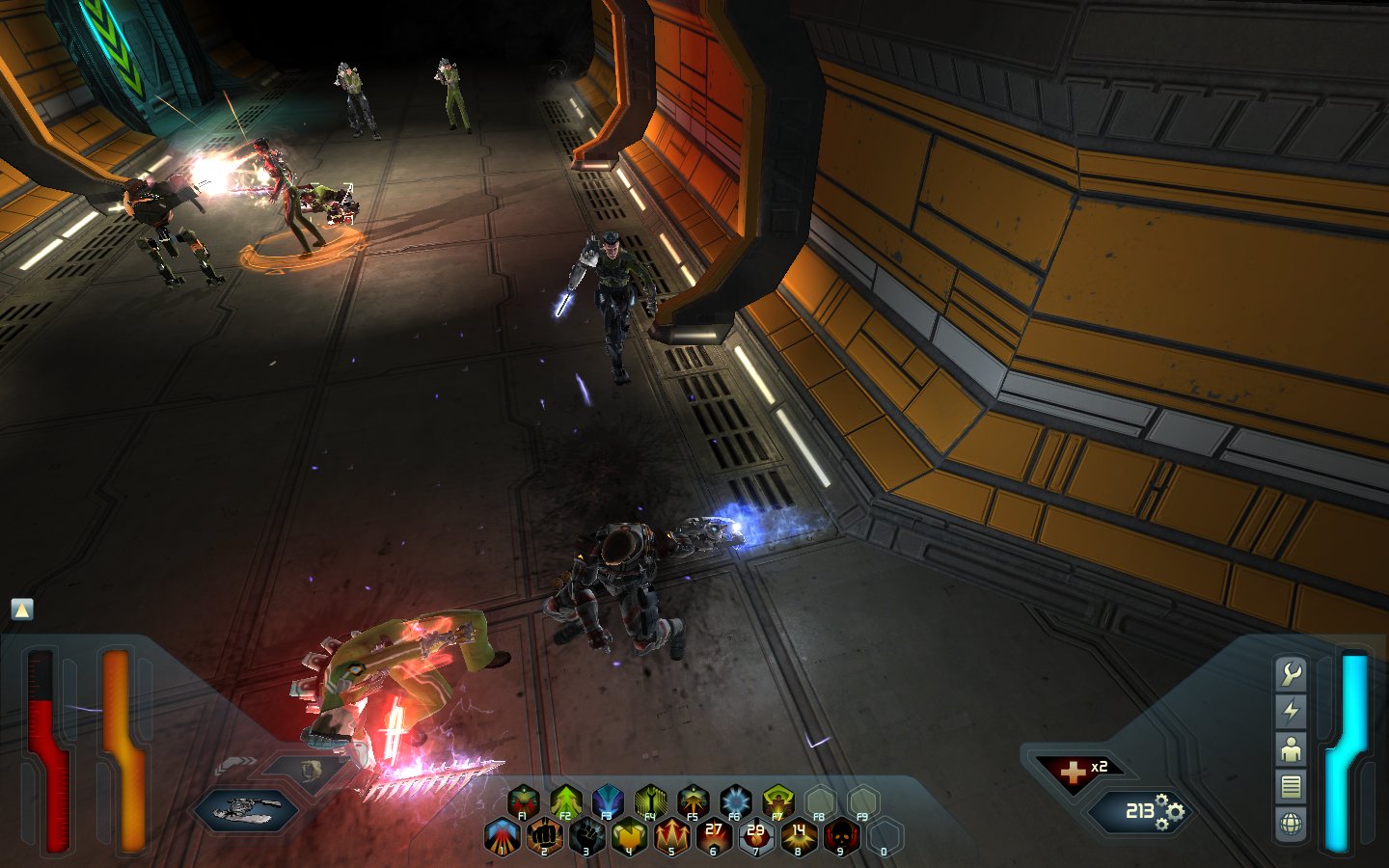Open the lightning bolt skills panel
Viewport: 1389px width, 868px height.
click(x=1291, y=712)
